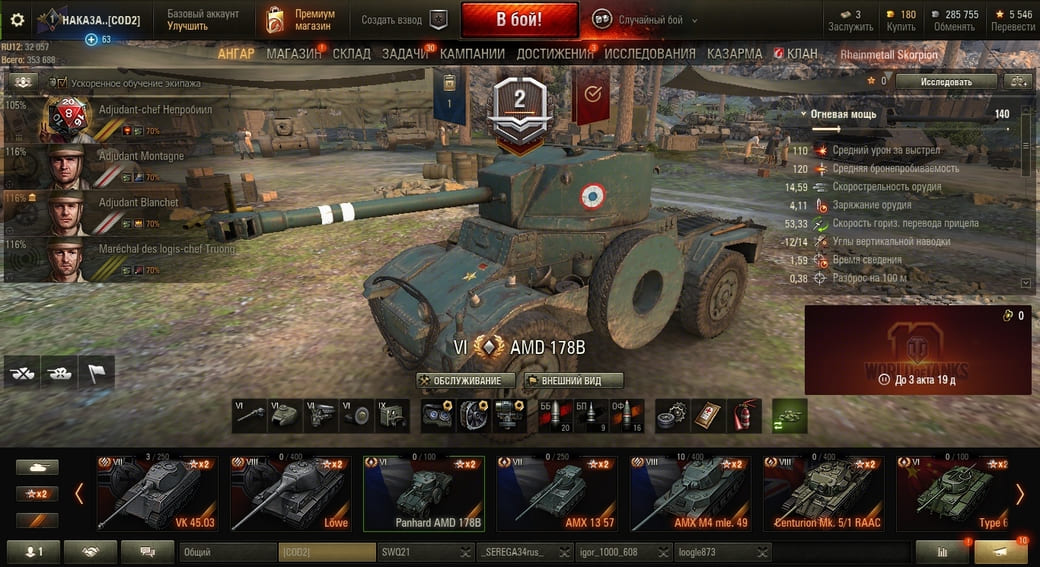Select the Löwe tank in carousel
The image size is (1040, 567).
tap(291, 493)
